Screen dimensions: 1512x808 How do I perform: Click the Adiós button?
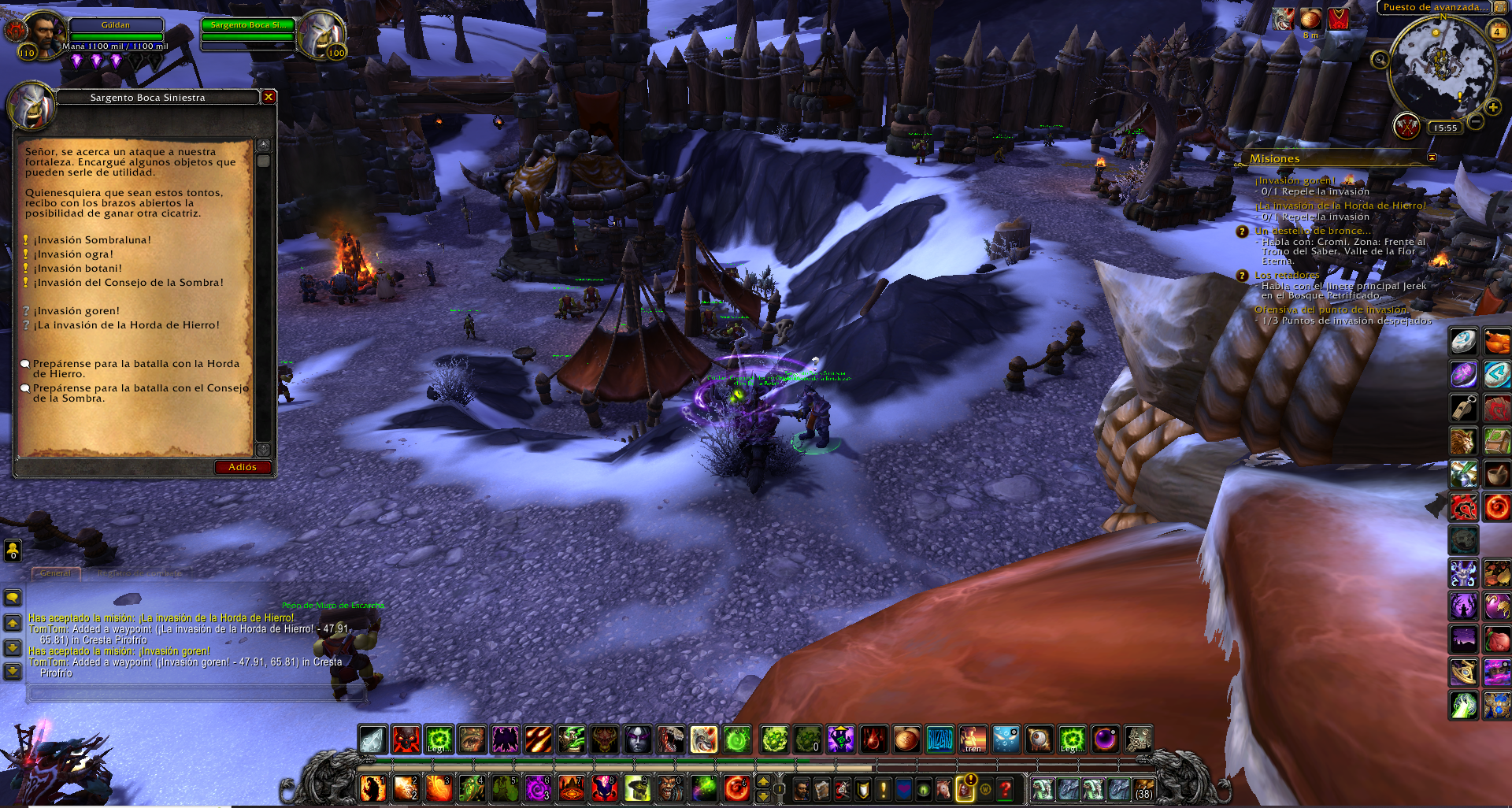pos(243,467)
